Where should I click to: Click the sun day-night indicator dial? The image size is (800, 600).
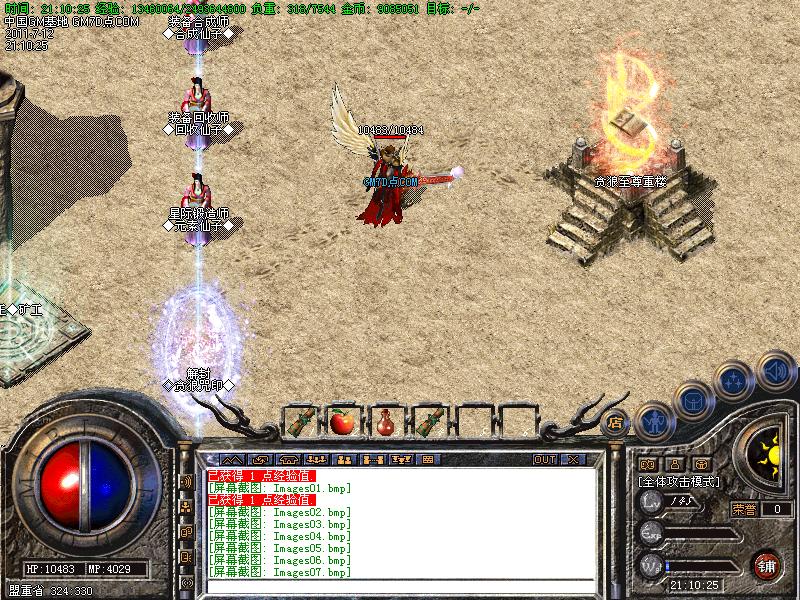(768, 457)
